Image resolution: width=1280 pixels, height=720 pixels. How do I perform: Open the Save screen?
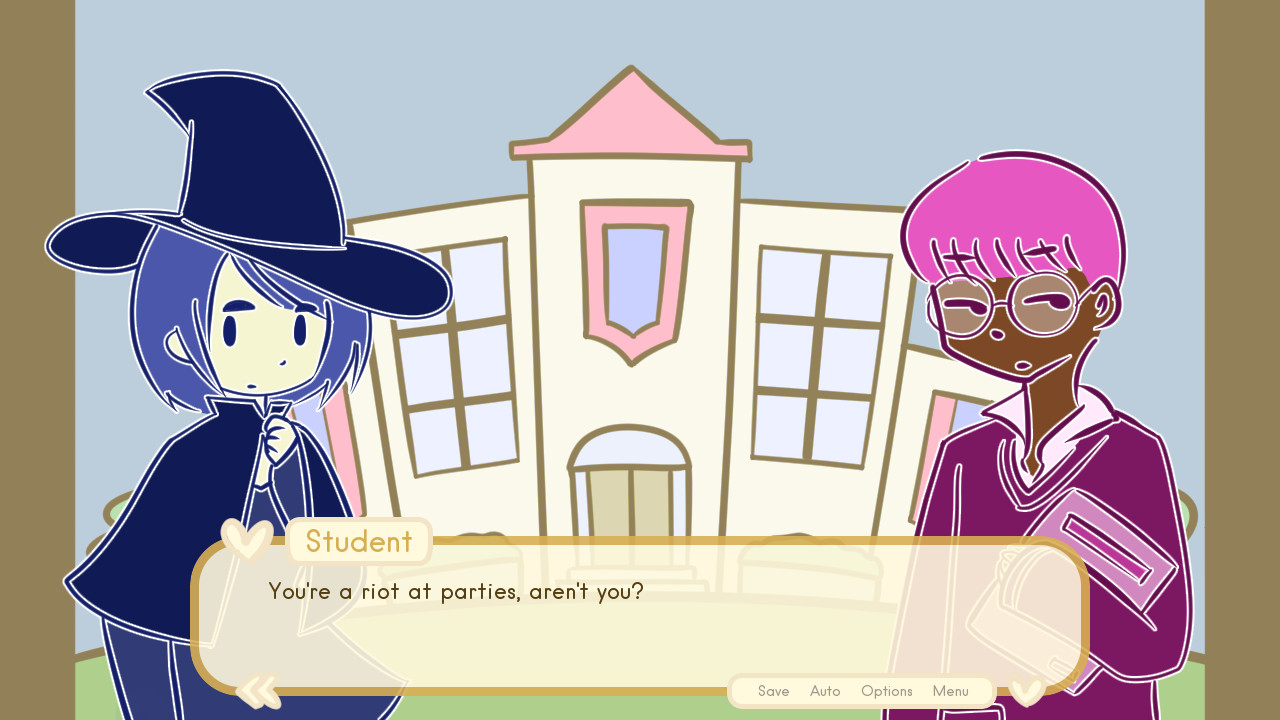point(773,691)
